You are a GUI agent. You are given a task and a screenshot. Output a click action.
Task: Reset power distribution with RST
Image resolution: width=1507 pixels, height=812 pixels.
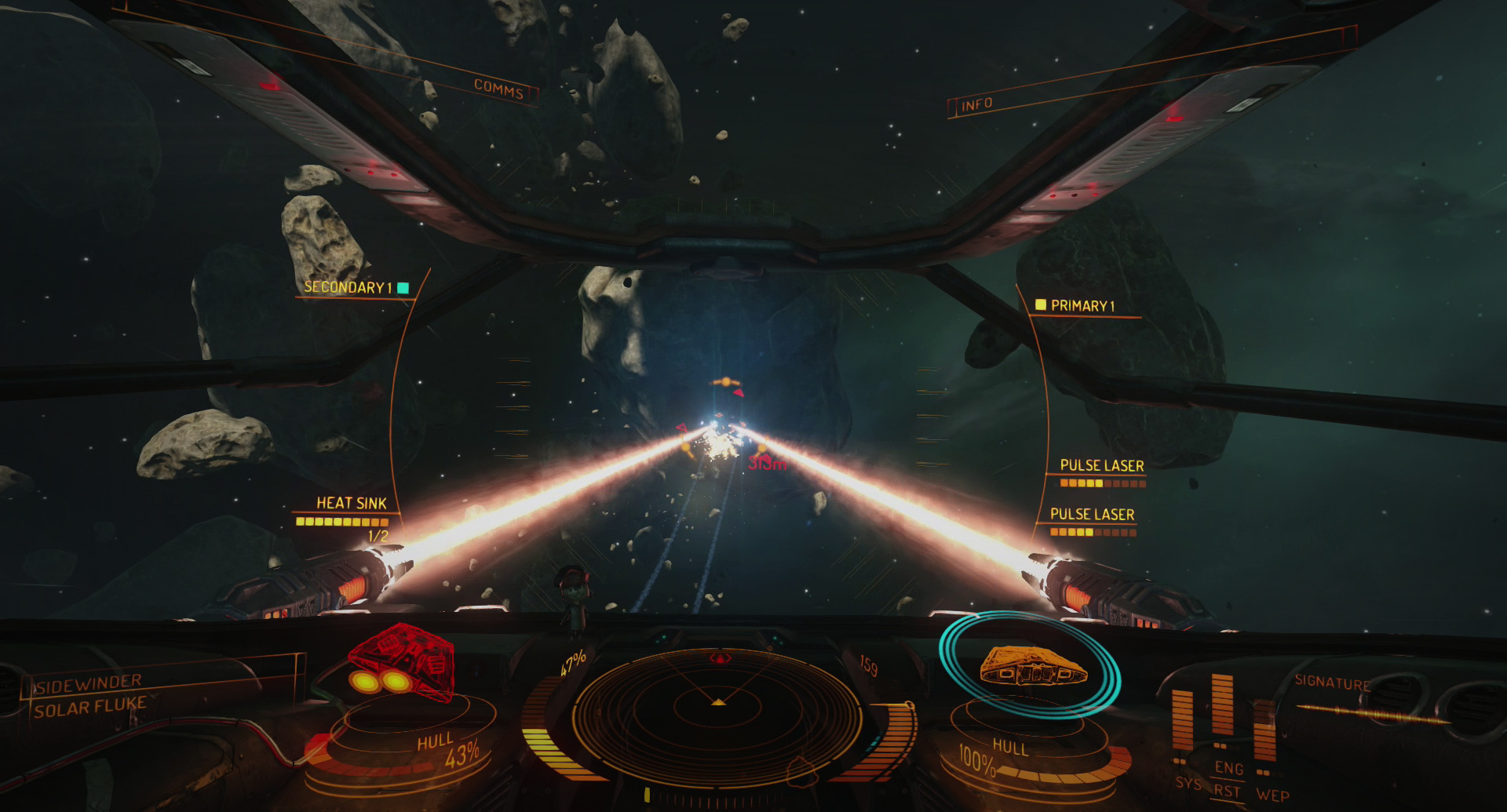(x=1227, y=791)
